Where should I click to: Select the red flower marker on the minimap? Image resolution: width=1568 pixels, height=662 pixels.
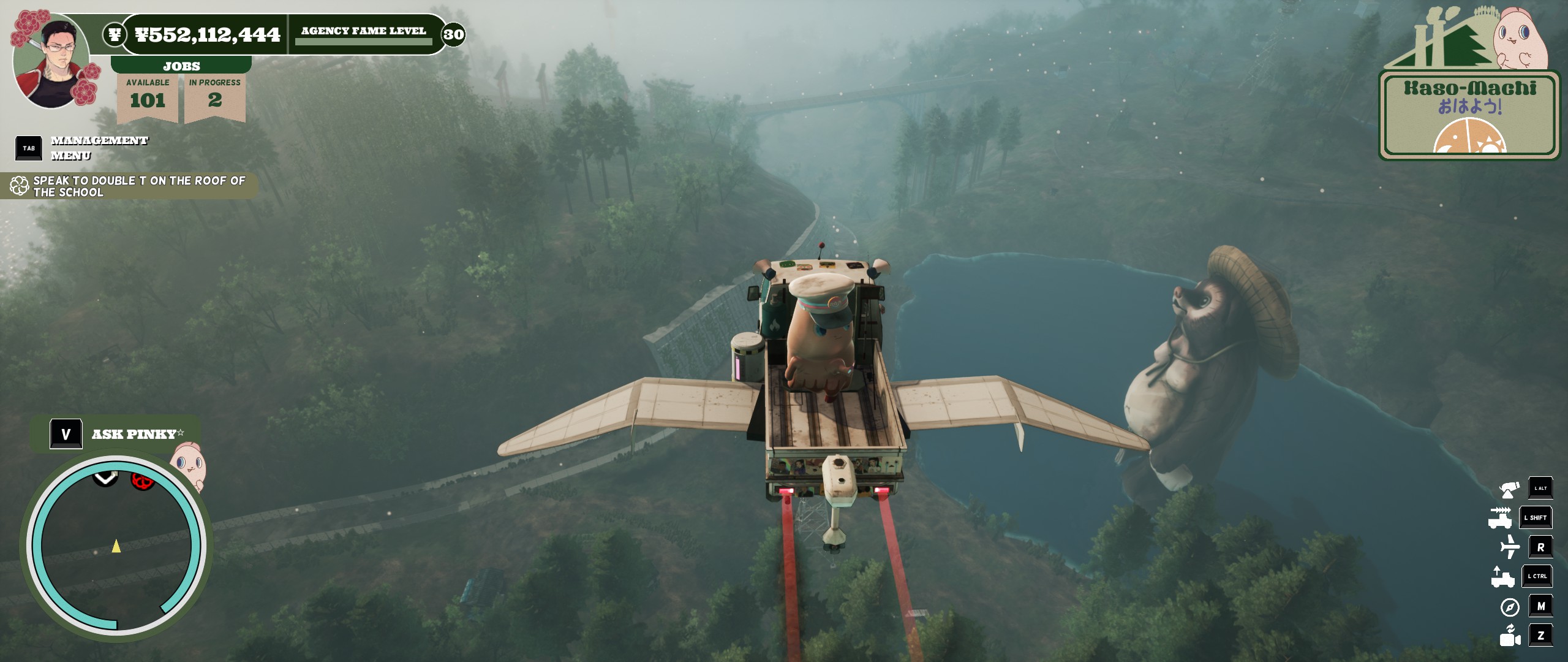coord(142,481)
